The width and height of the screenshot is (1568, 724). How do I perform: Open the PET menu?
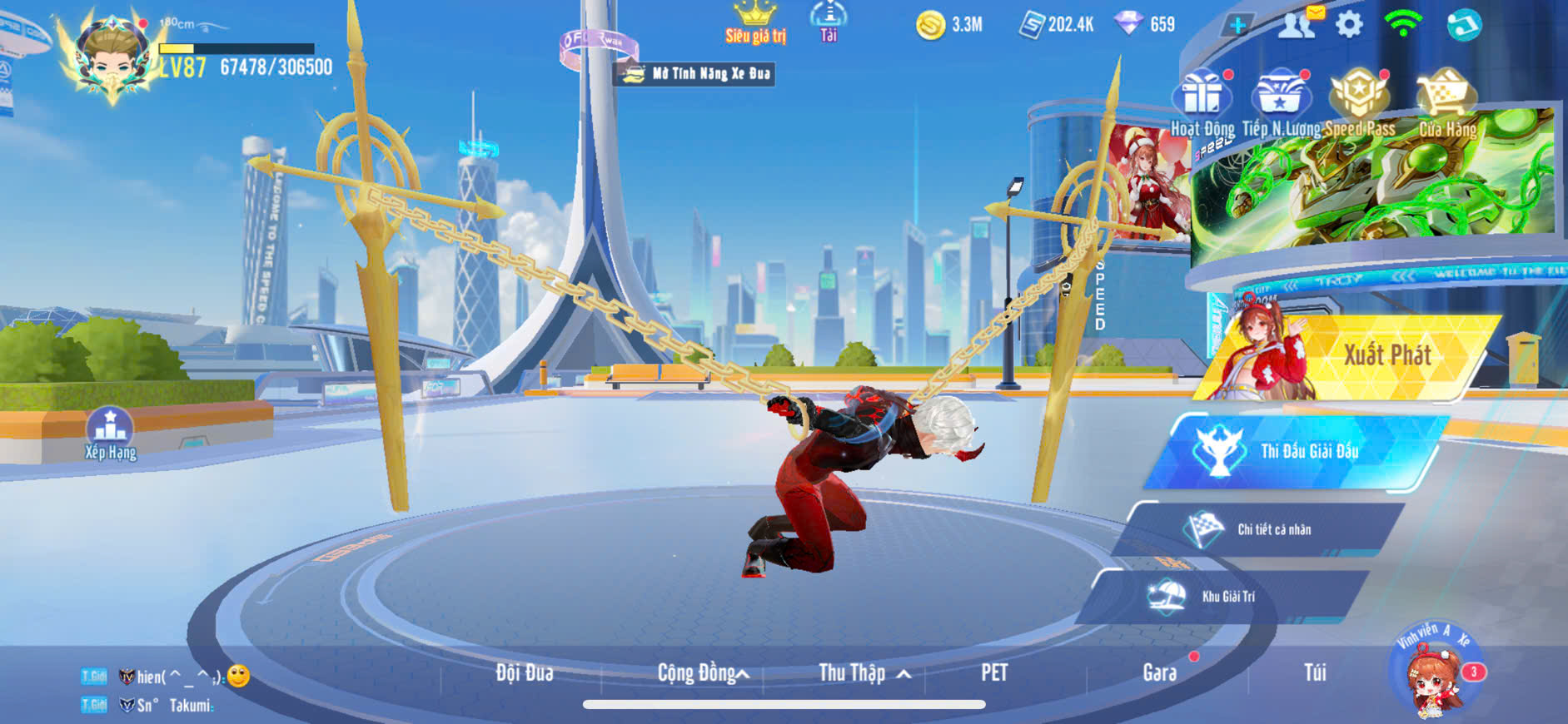pyautogui.click(x=993, y=672)
